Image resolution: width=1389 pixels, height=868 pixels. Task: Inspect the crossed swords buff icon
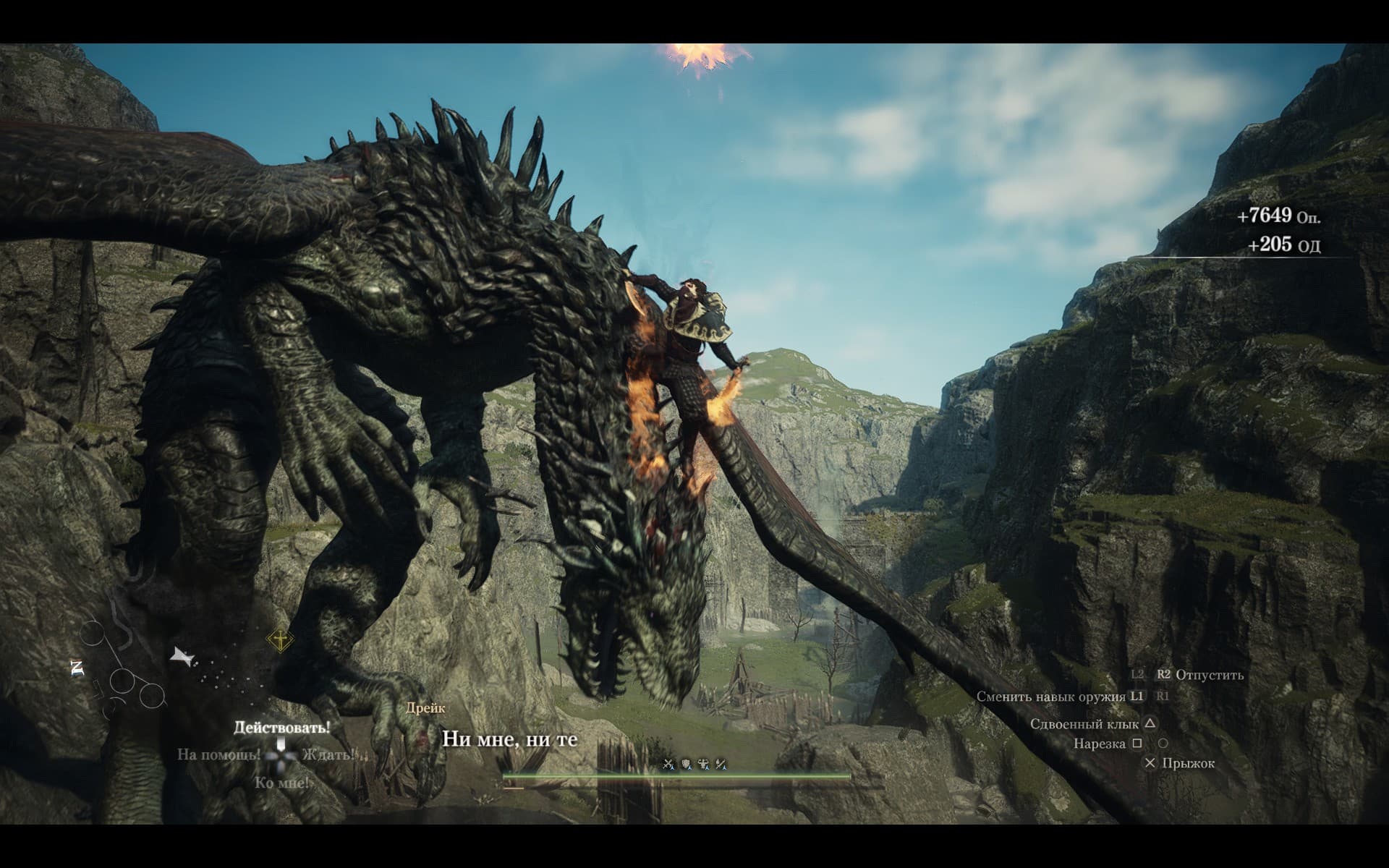click(x=668, y=764)
